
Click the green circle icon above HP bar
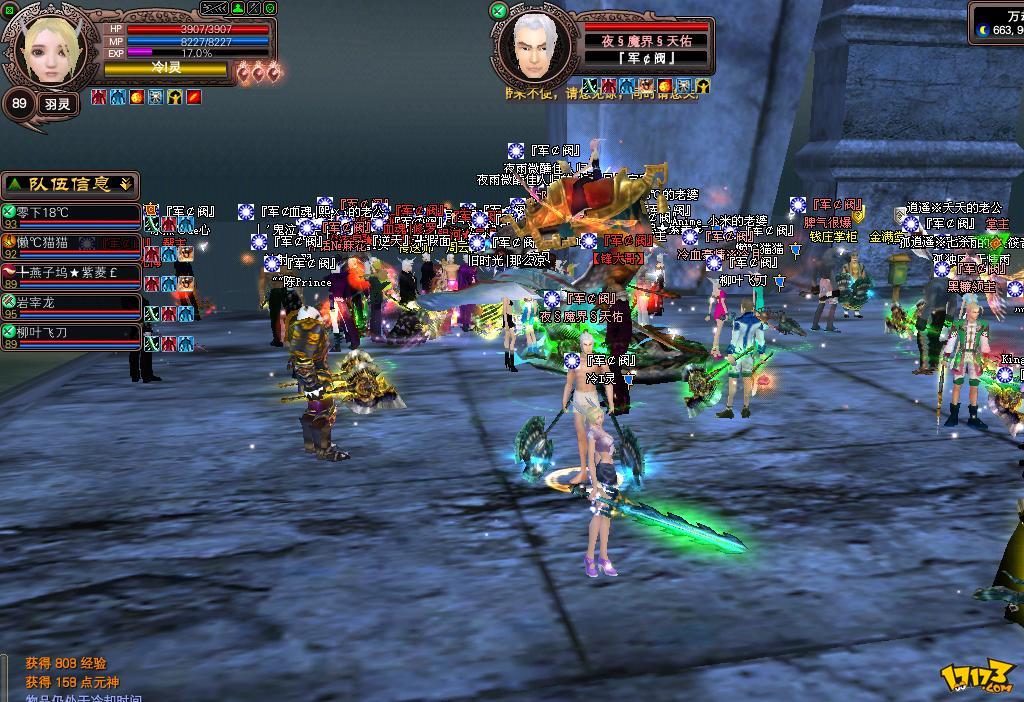272,8
